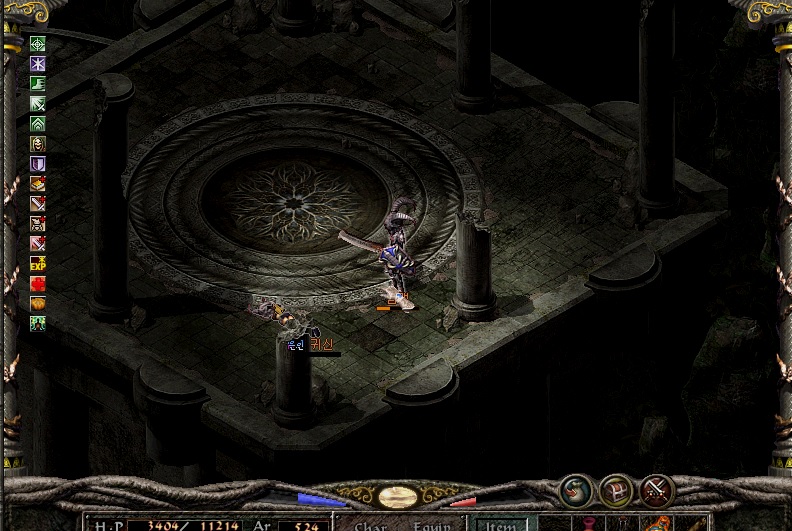The width and height of the screenshot is (792, 531).
Task: Click the golden oval ornament in bottom bar
Action: pyautogui.click(x=398, y=496)
